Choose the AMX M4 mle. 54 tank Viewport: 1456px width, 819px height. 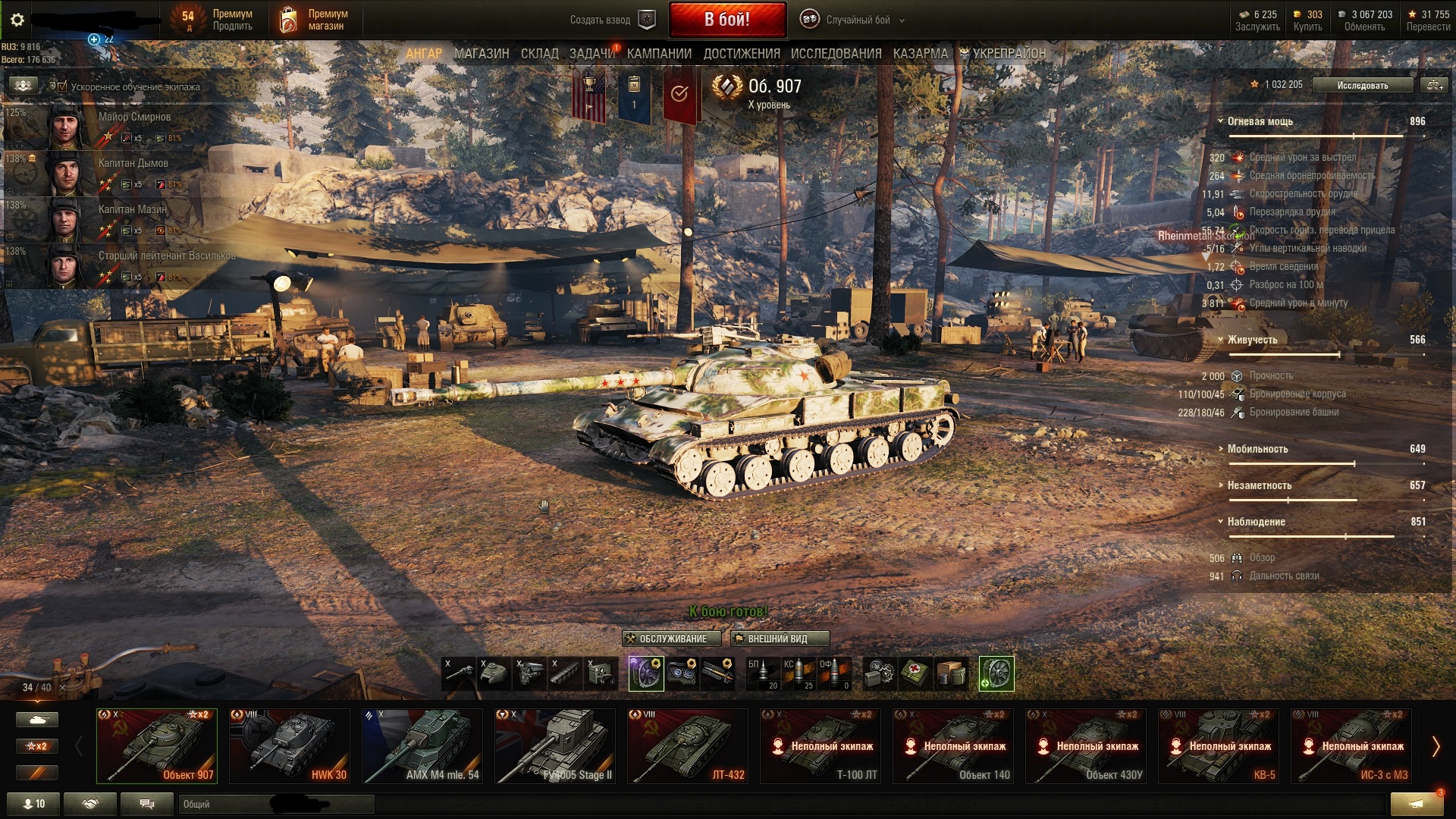(422, 745)
